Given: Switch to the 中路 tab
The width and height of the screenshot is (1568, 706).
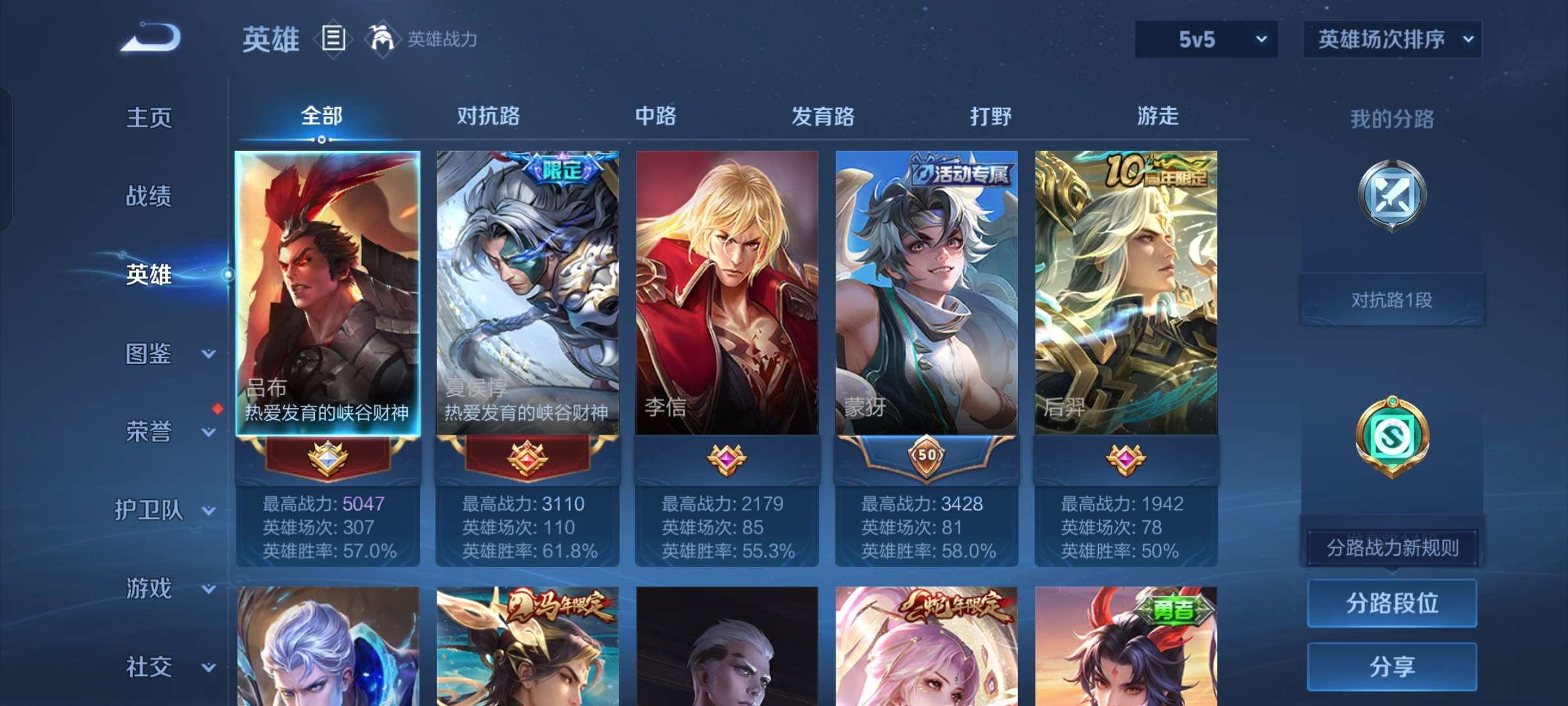Looking at the screenshot, I should (655, 116).
